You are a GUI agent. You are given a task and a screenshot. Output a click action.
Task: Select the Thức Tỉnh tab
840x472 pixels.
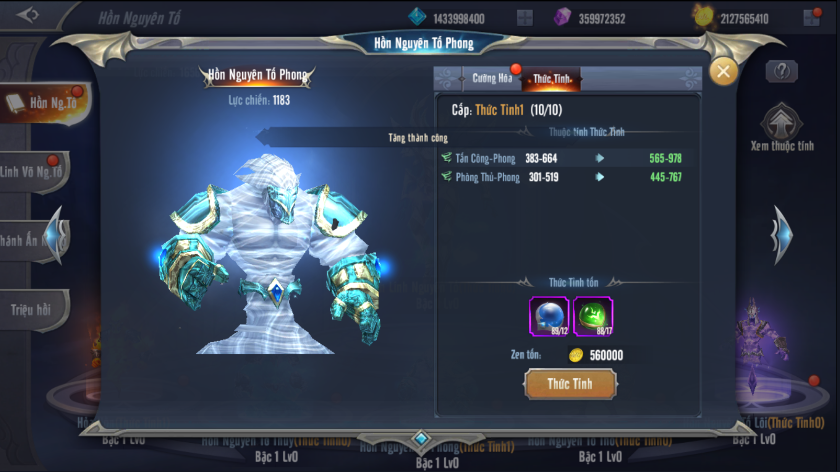point(553,79)
